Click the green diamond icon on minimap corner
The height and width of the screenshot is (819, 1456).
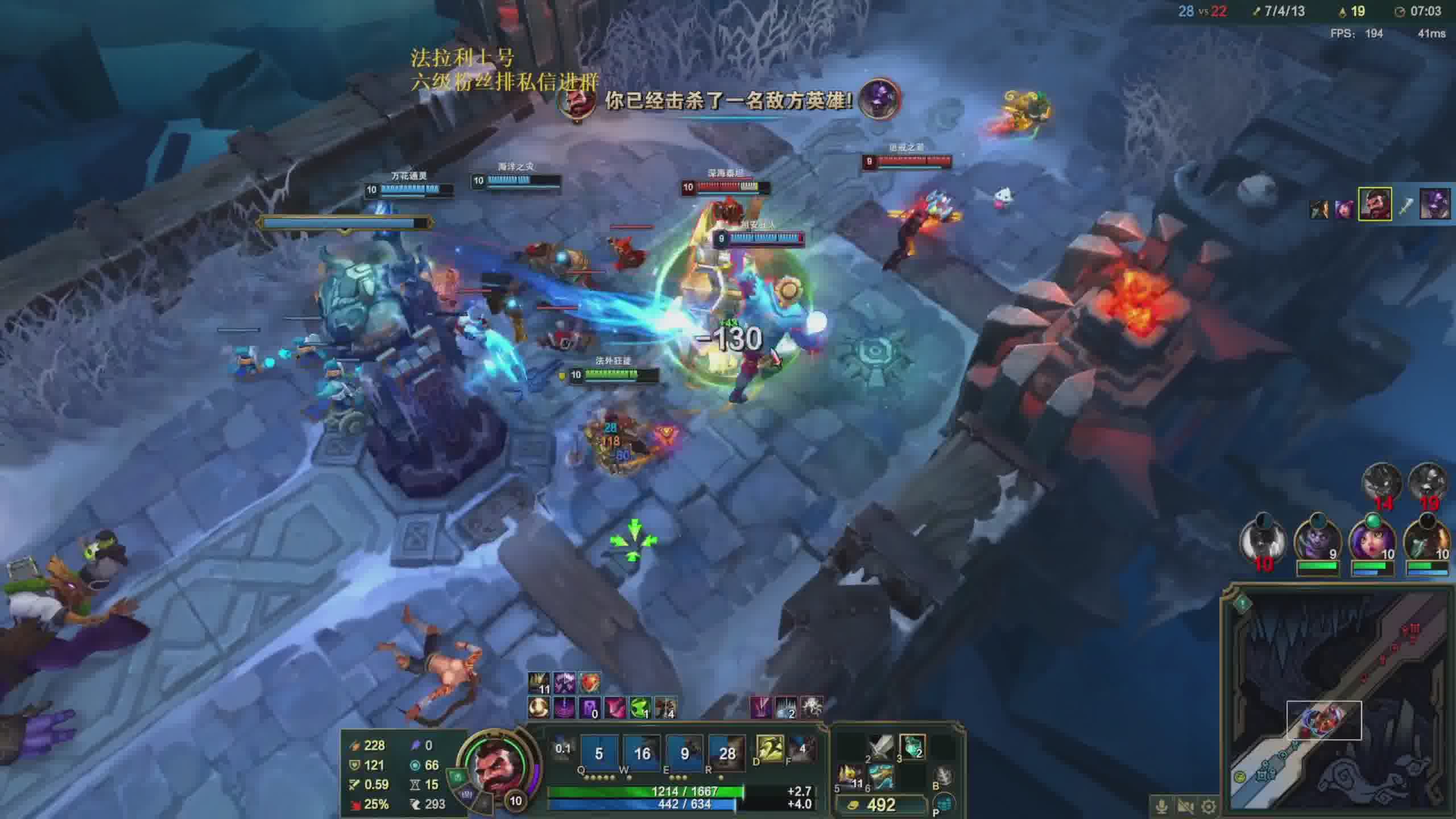point(1242,603)
